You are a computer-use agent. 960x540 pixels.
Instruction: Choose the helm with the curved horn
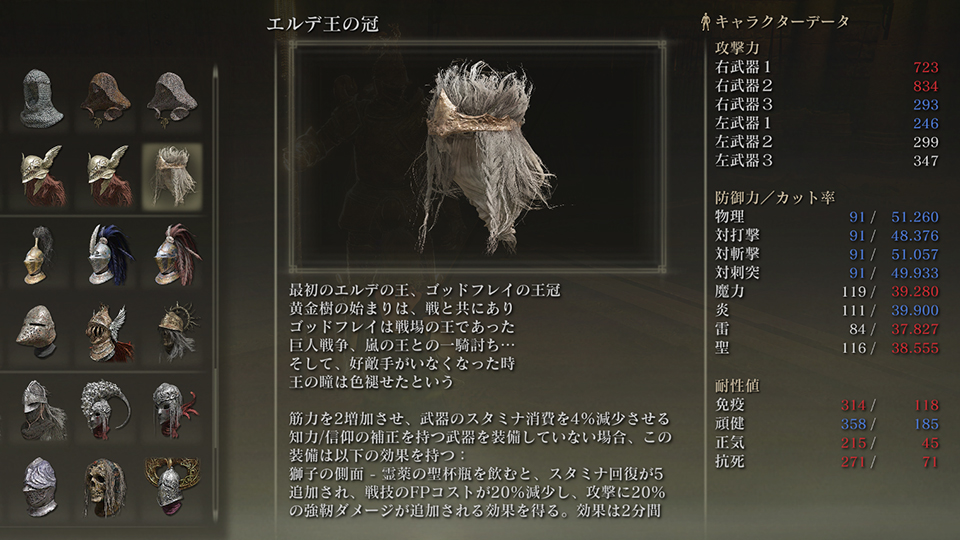107,410
